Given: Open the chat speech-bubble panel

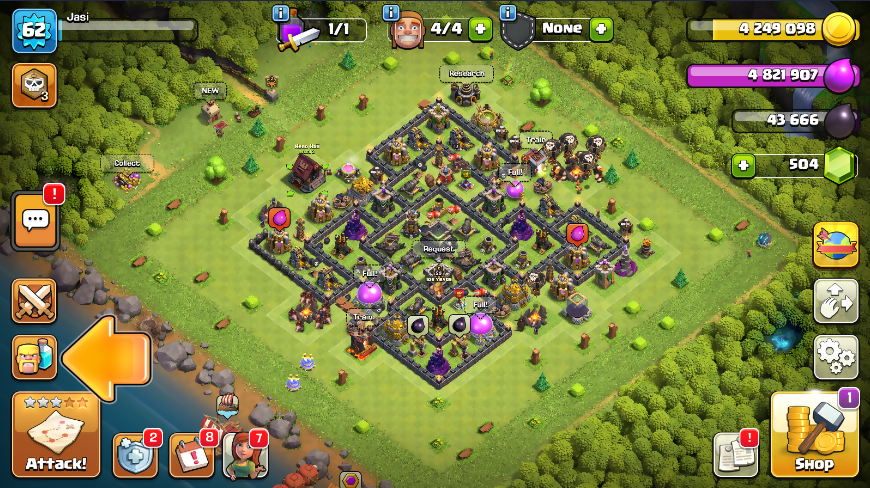Looking at the screenshot, I should coord(34,220).
